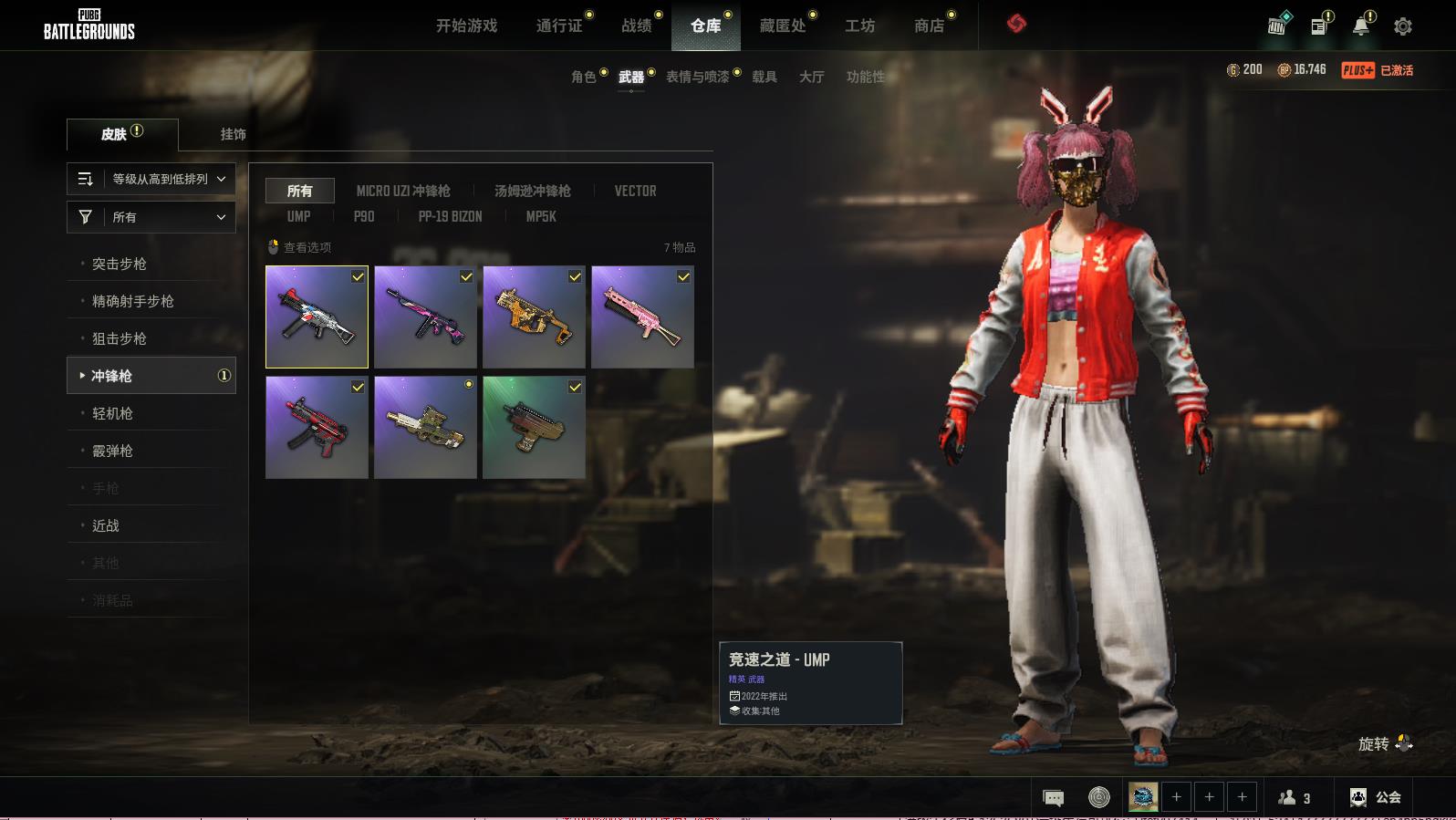The height and width of the screenshot is (820, 1456).
Task: Filter skins by VECTOR
Action: click(x=635, y=191)
